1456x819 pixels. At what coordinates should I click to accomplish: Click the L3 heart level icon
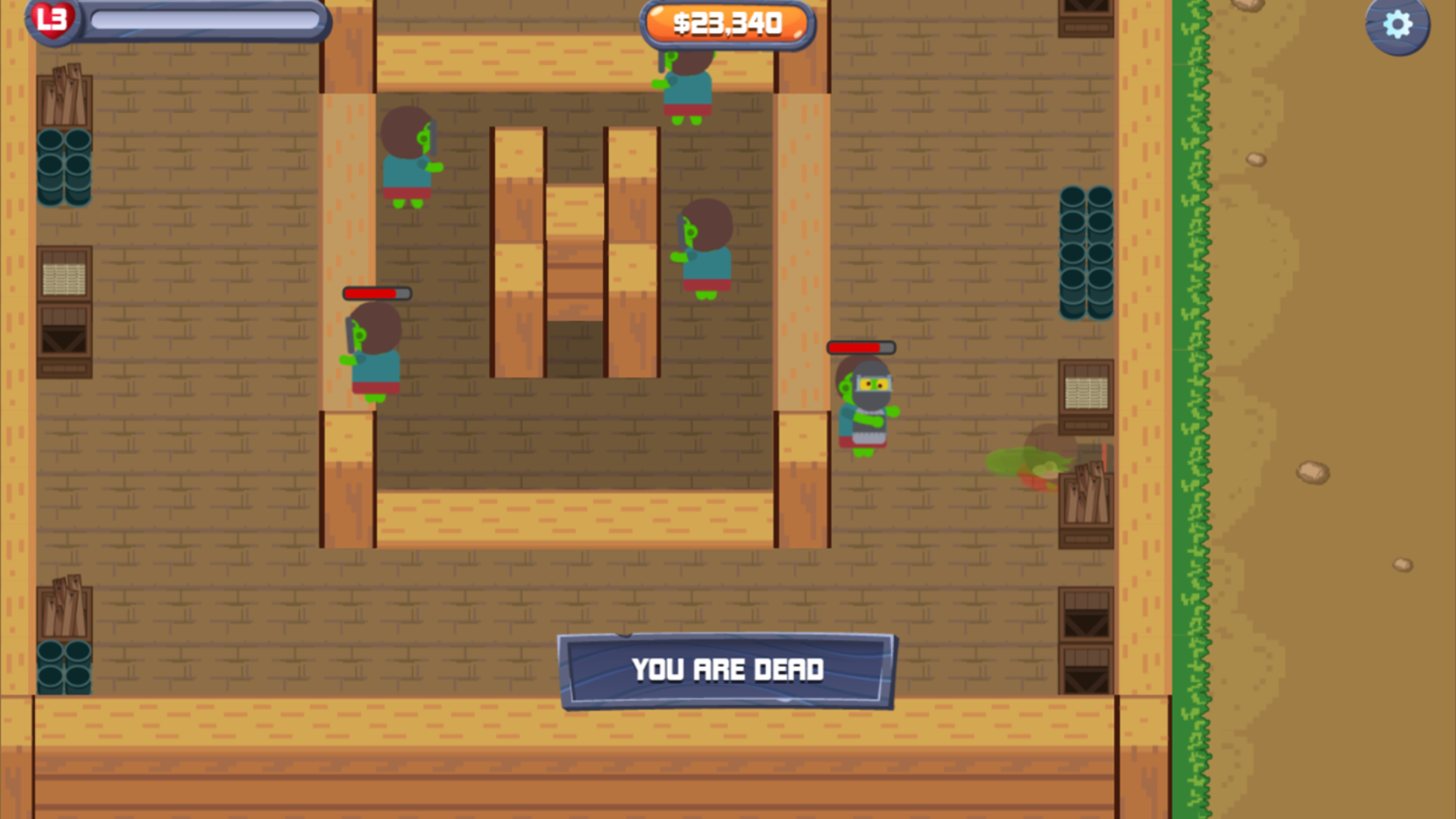(52, 19)
